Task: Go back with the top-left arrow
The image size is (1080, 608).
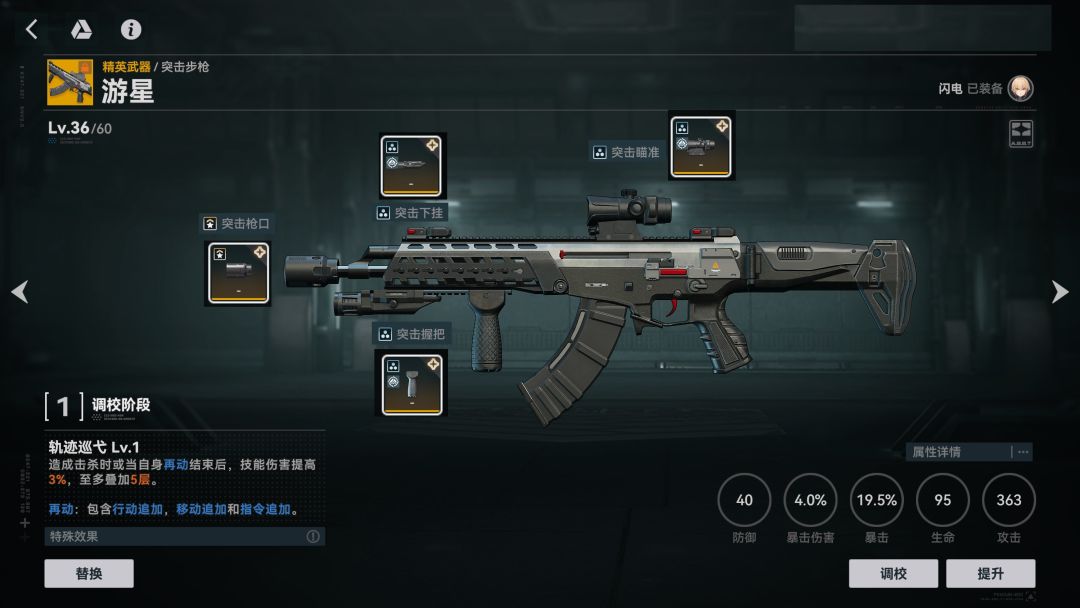Action: coord(31,30)
